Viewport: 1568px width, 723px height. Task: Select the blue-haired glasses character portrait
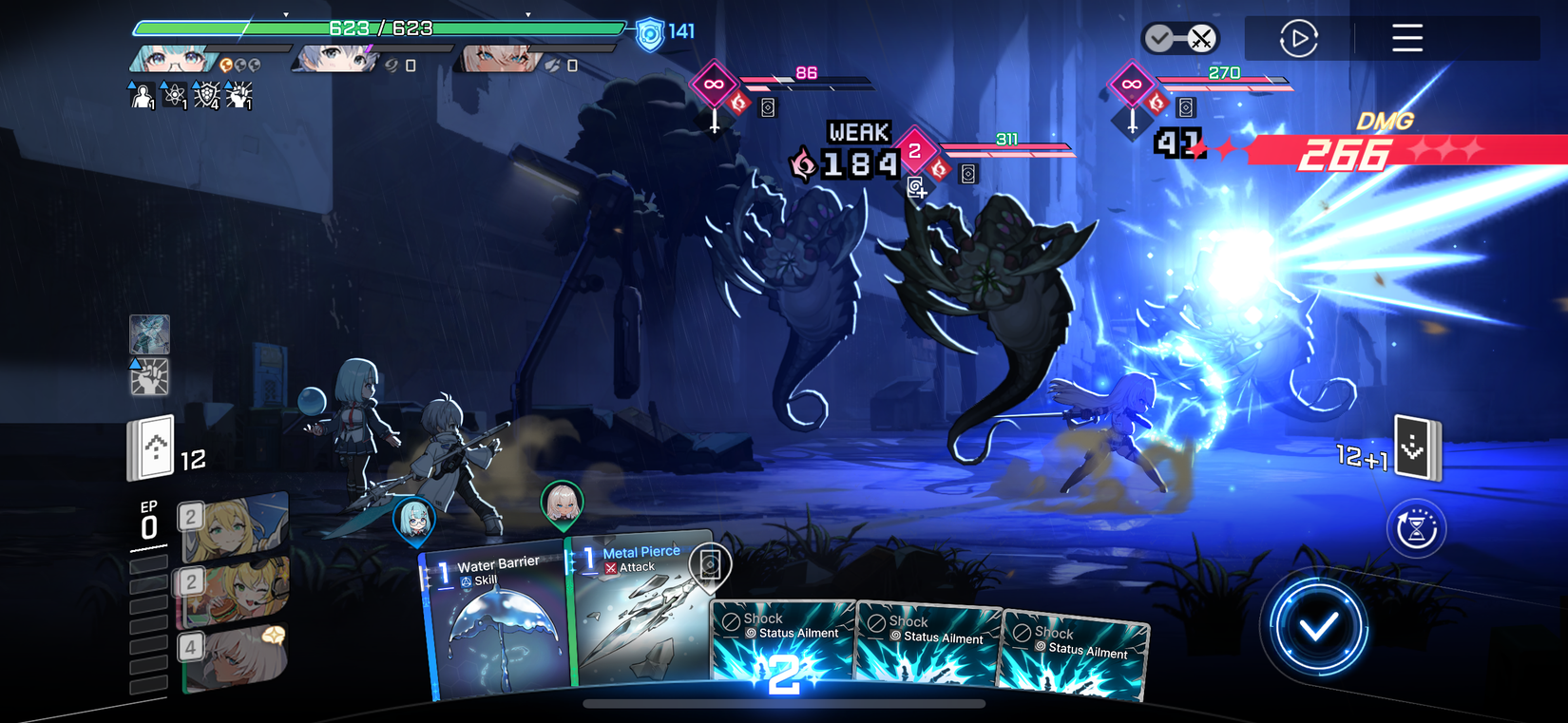click(x=171, y=60)
